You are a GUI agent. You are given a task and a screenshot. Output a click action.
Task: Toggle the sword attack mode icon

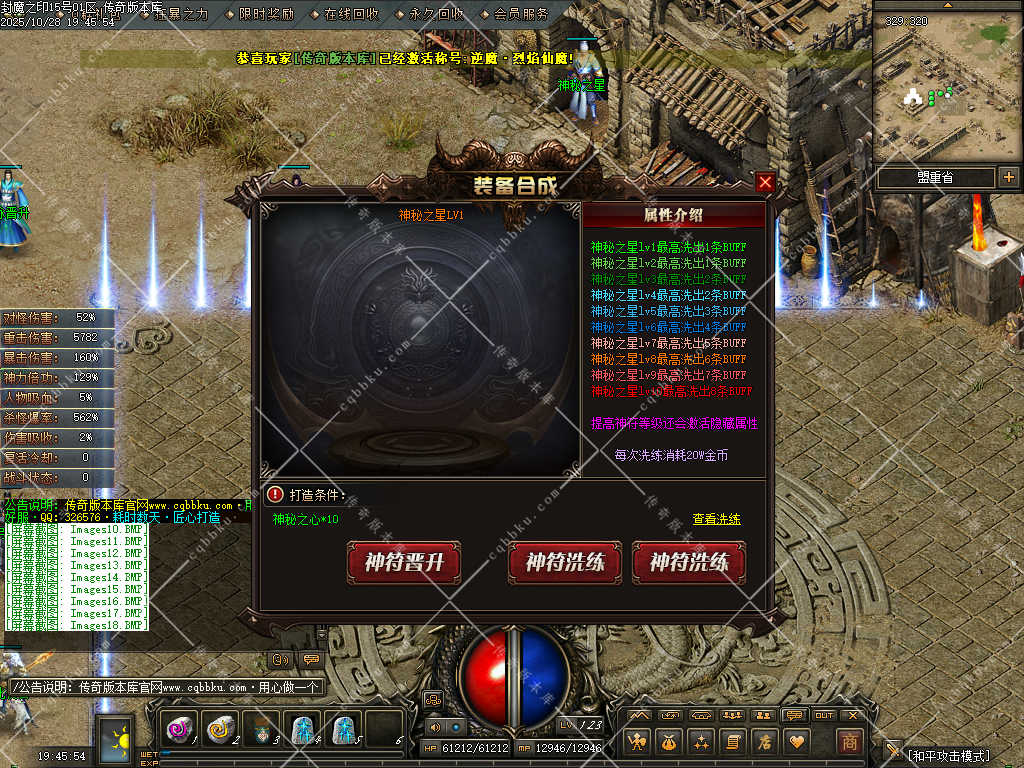pos(893,749)
